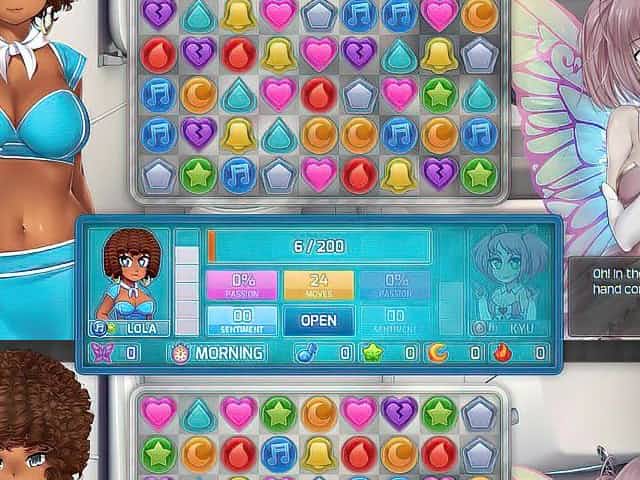The image size is (640, 480).
Task: Click the green star token icon
Action: [372, 353]
